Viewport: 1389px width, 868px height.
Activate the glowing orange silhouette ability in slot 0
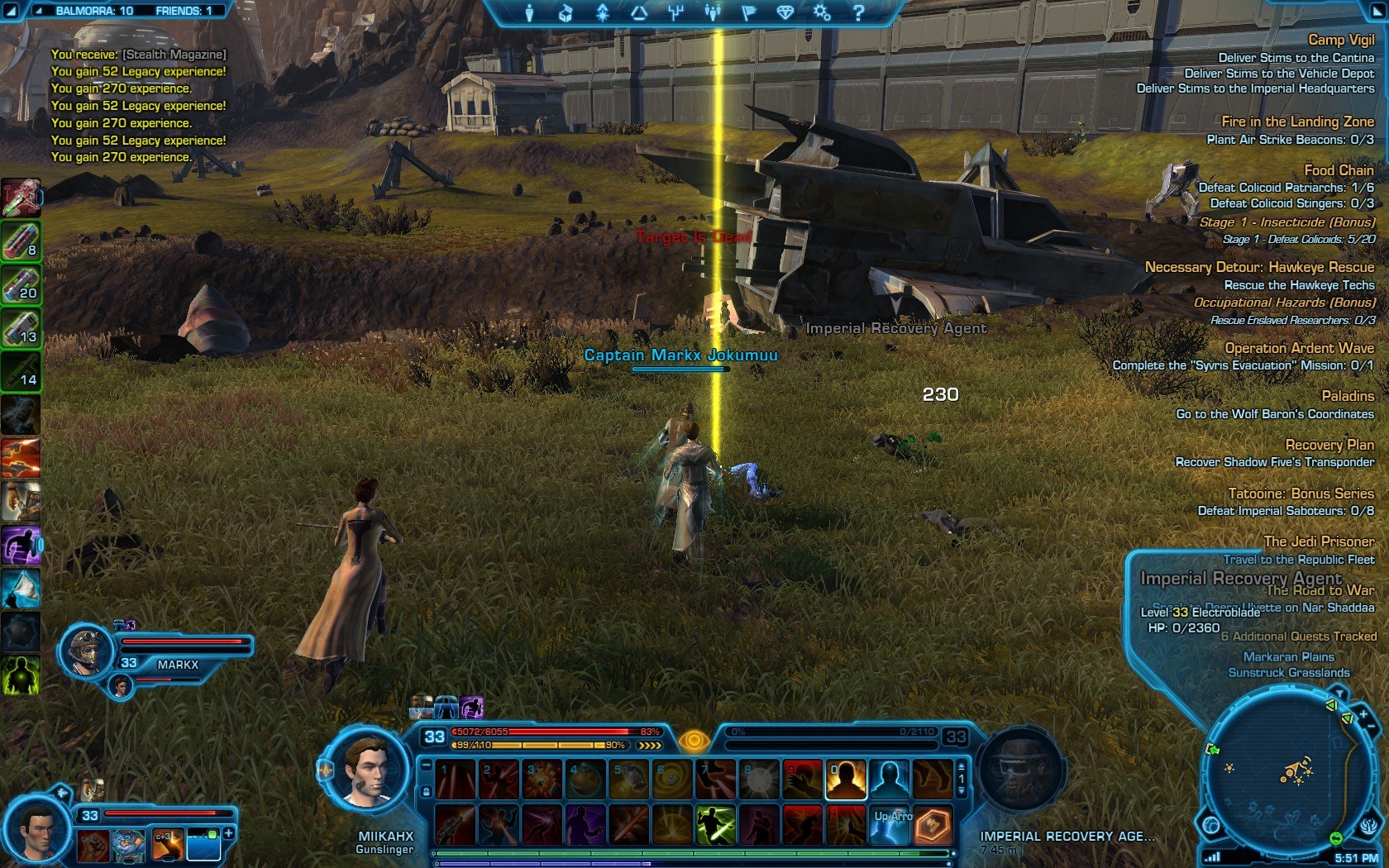(846, 780)
